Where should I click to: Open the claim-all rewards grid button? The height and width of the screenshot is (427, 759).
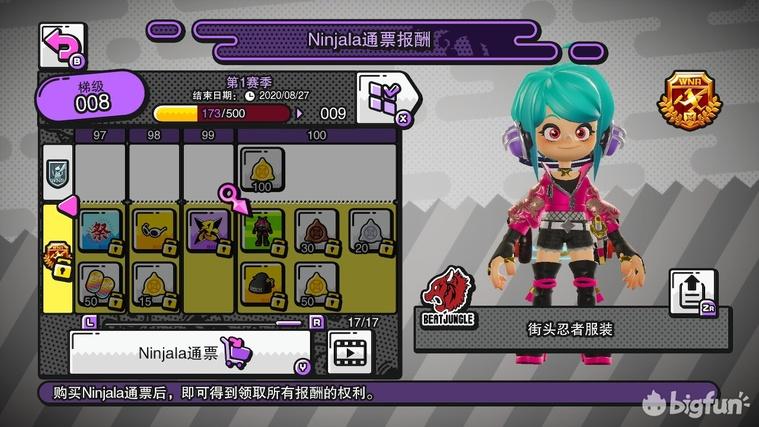tap(383, 97)
